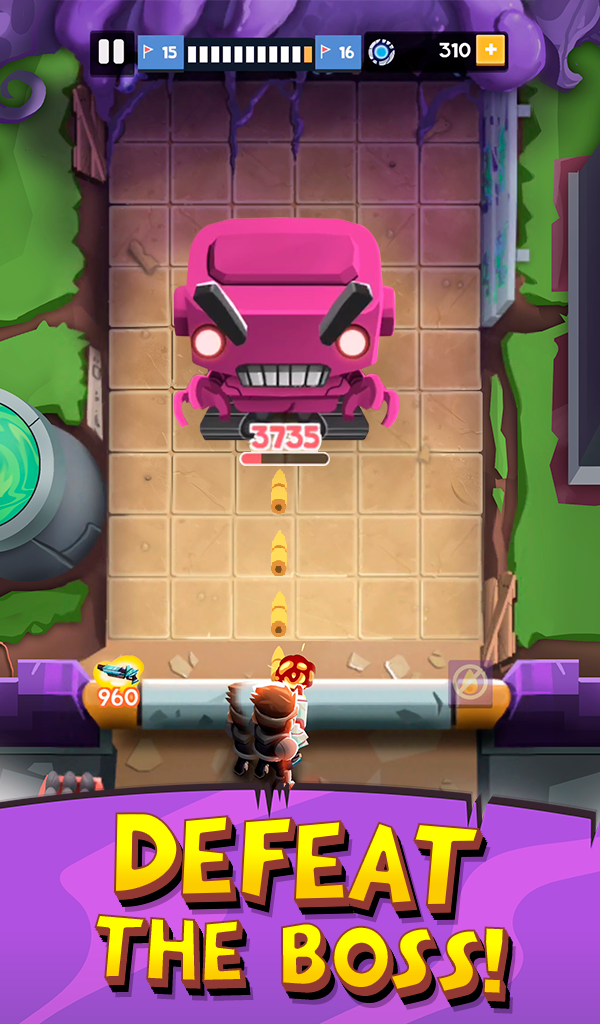The height and width of the screenshot is (1024, 600).
Task: Select the blaster weapon icon showing 960
Action: tap(116, 682)
